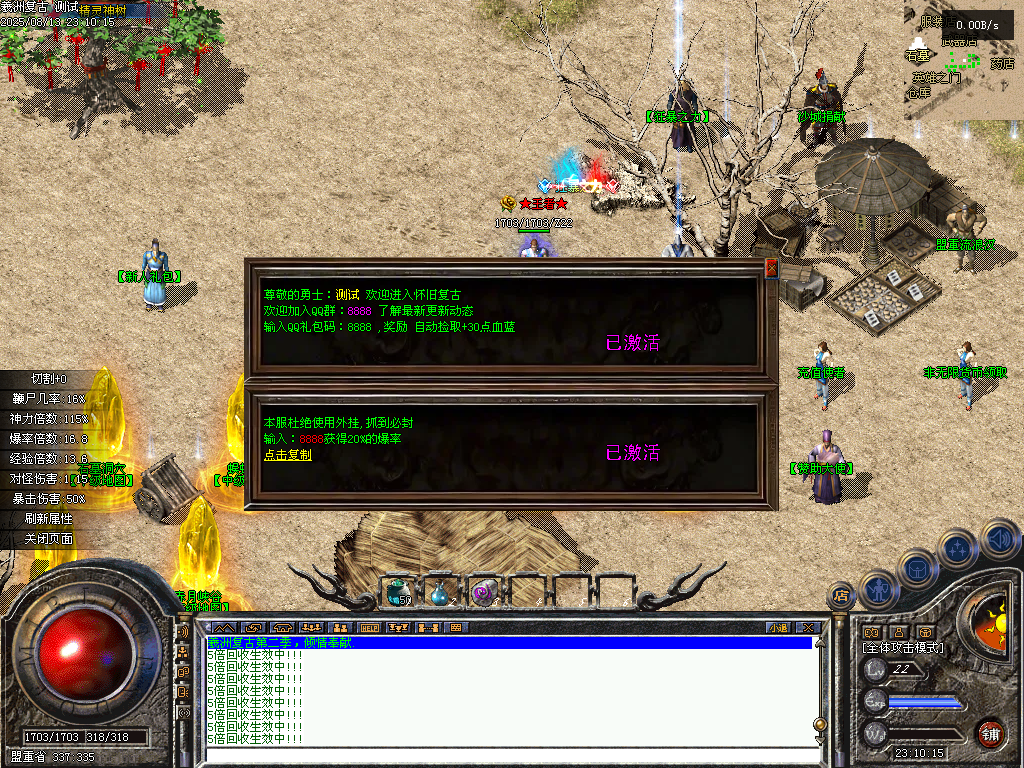Close the welcome dialog with the red X
1024x768 pixels.
coord(771,268)
